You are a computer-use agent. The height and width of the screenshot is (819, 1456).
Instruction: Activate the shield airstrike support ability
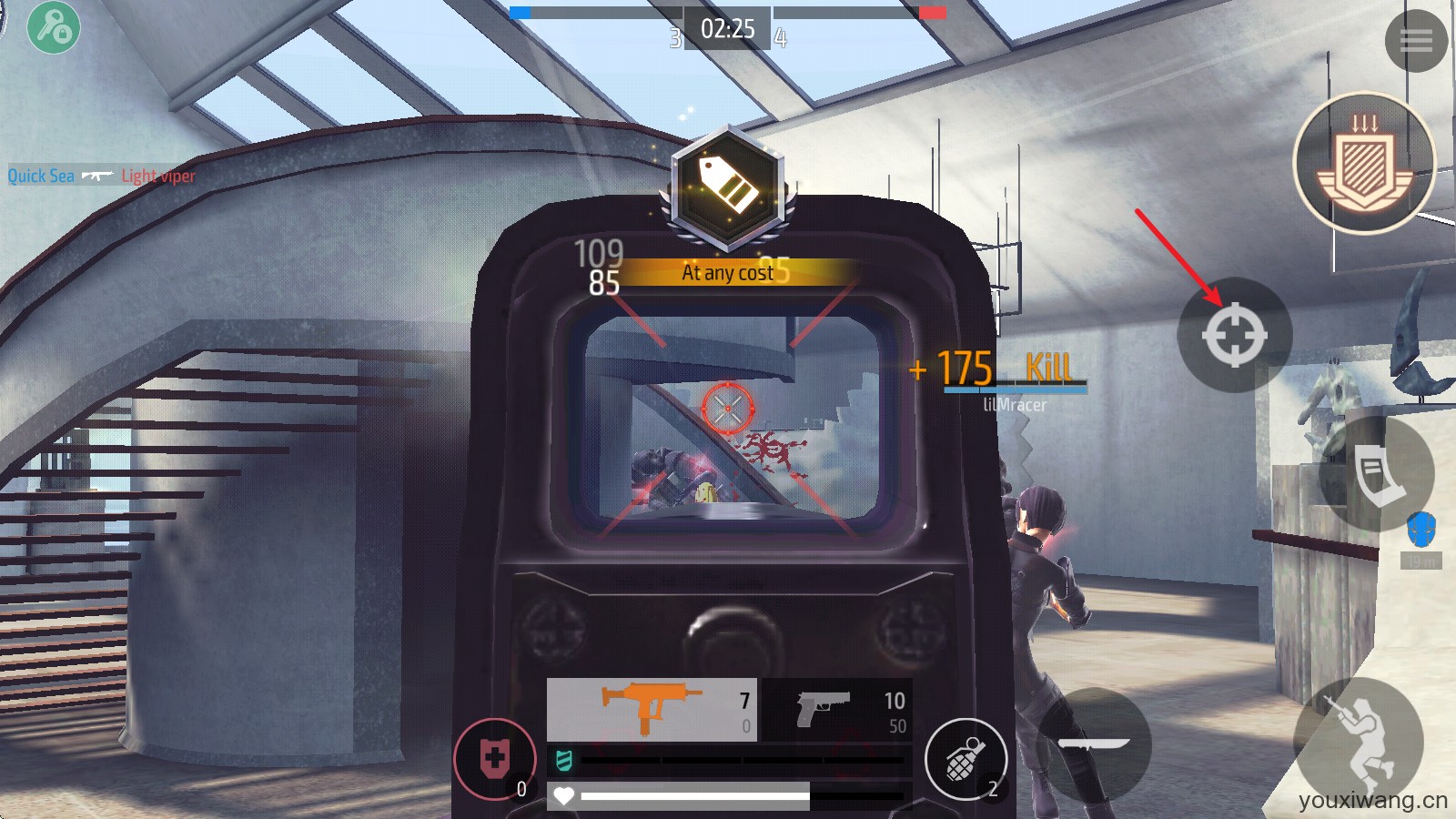(x=1364, y=163)
